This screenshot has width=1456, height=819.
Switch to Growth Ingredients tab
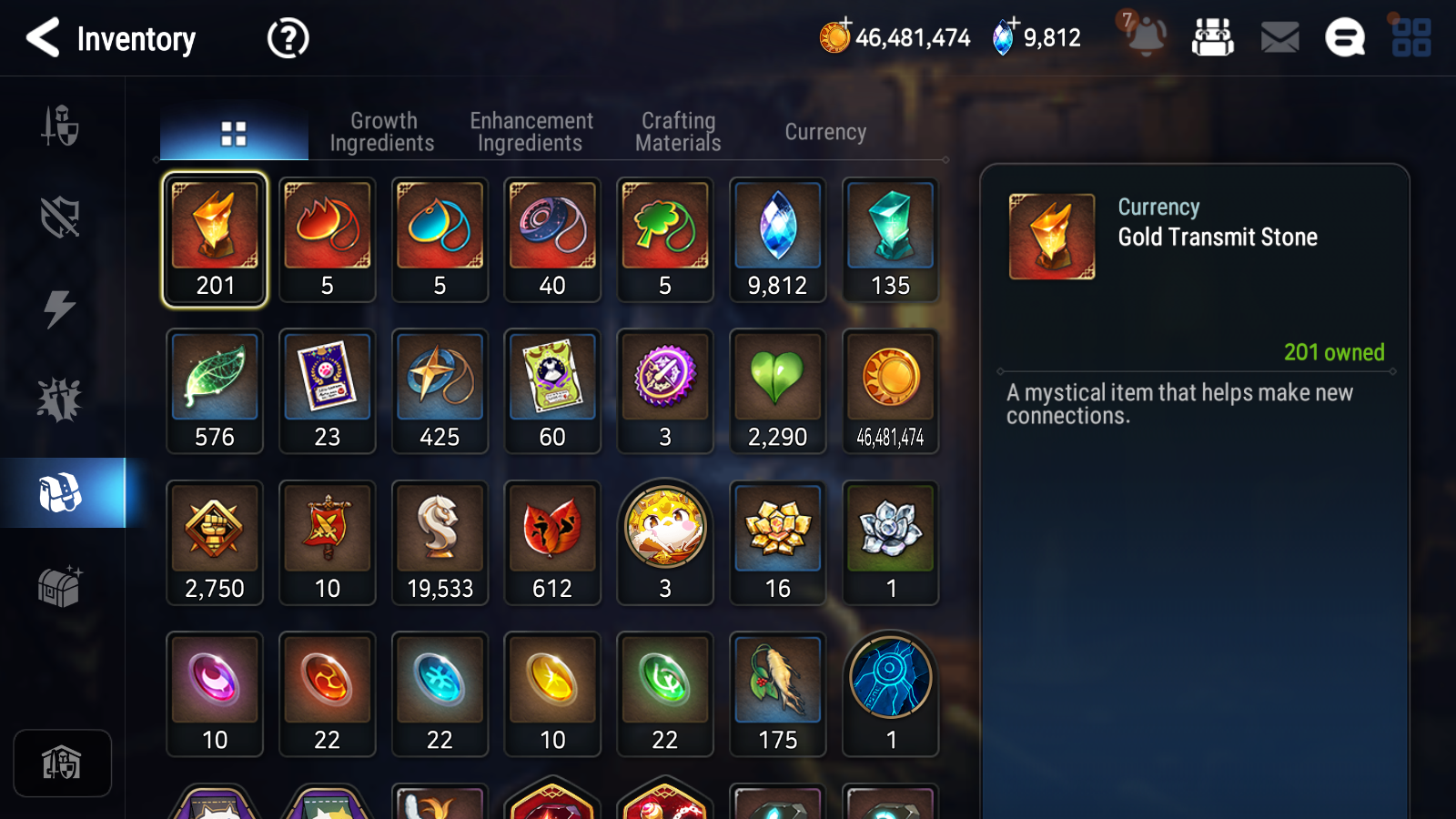[x=382, y=132]
